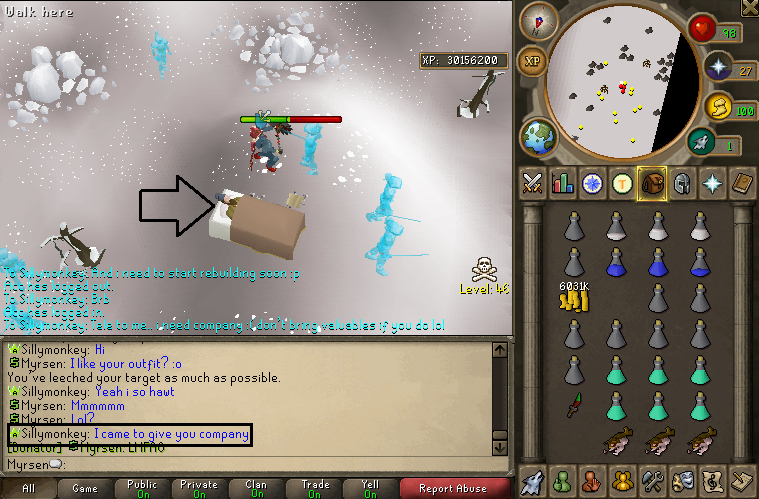759x499 pixels.
Task: Switch to the All chat tab
Action: coord(28,489)
